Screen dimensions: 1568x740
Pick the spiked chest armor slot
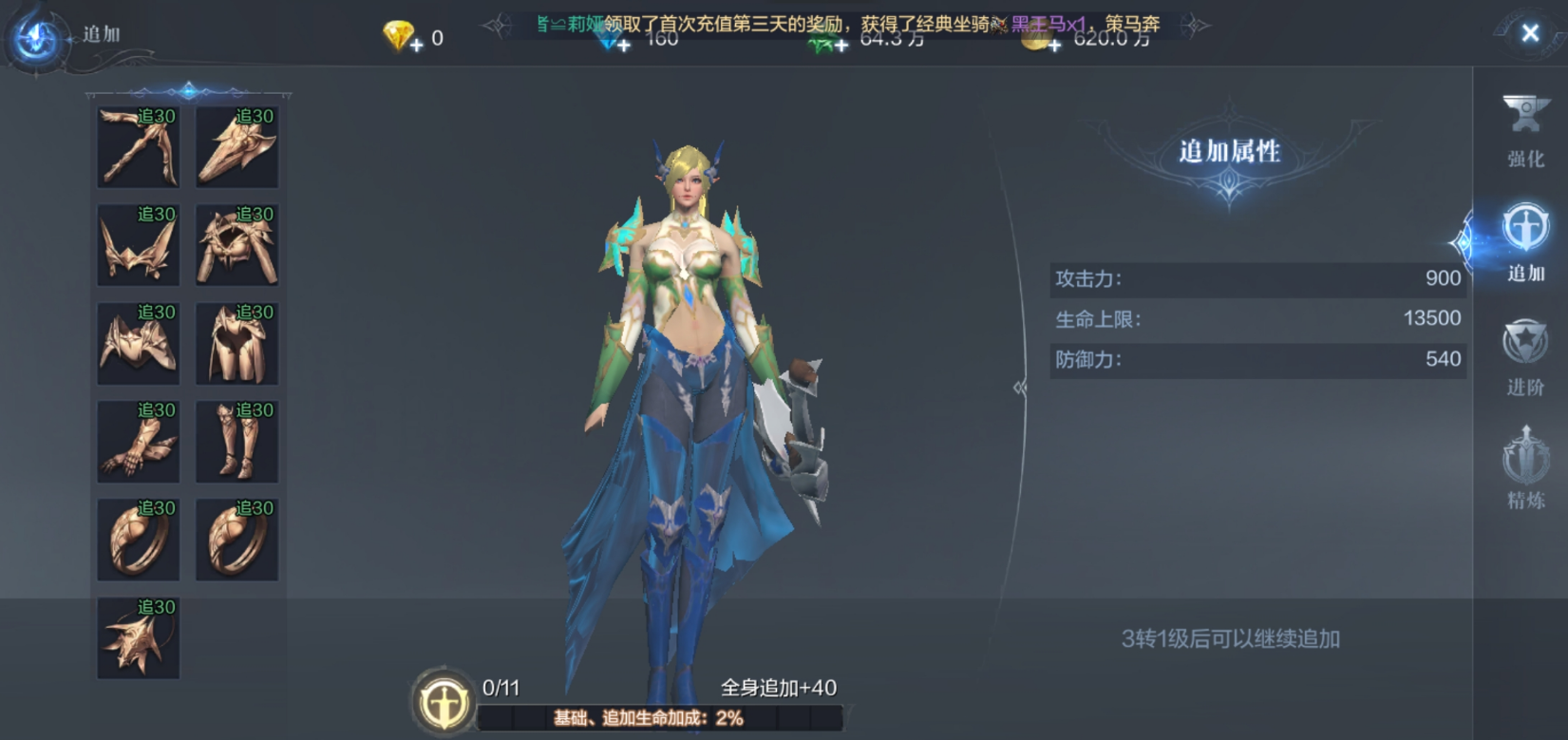click(236, 245)
